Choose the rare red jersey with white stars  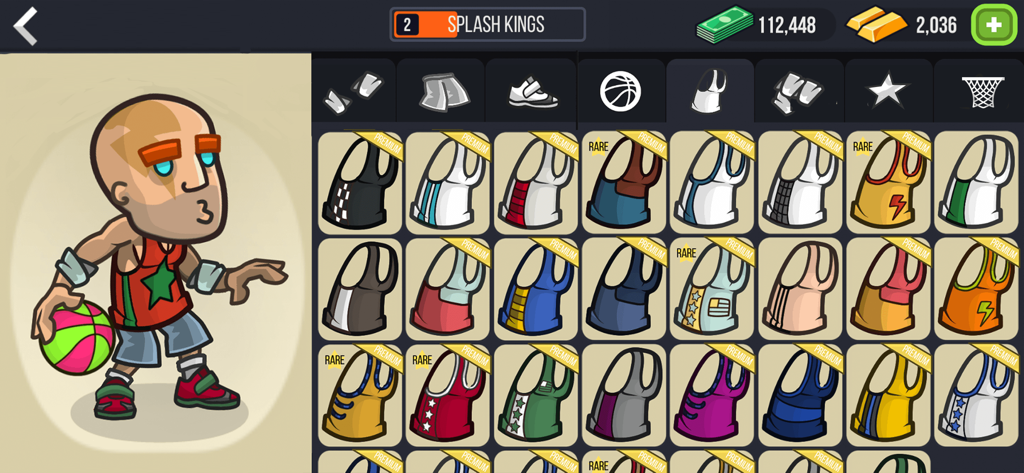click(x=448, y=394)
